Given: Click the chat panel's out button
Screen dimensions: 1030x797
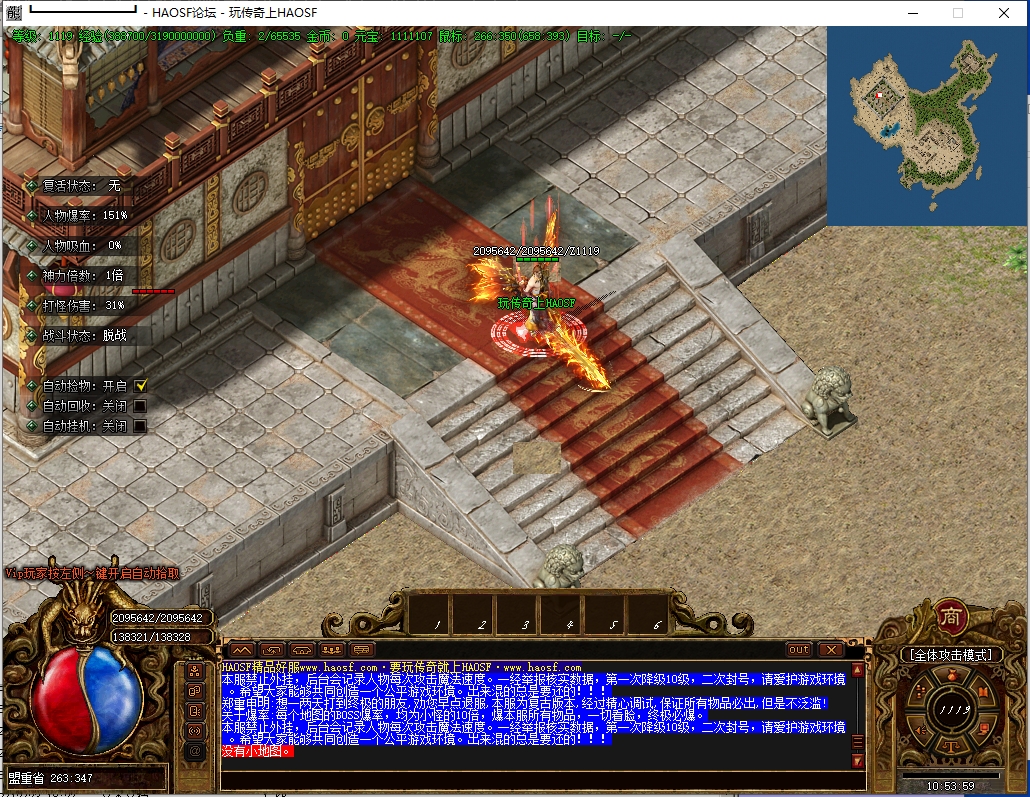Looking at the screenshot, I should pos(798,650).
